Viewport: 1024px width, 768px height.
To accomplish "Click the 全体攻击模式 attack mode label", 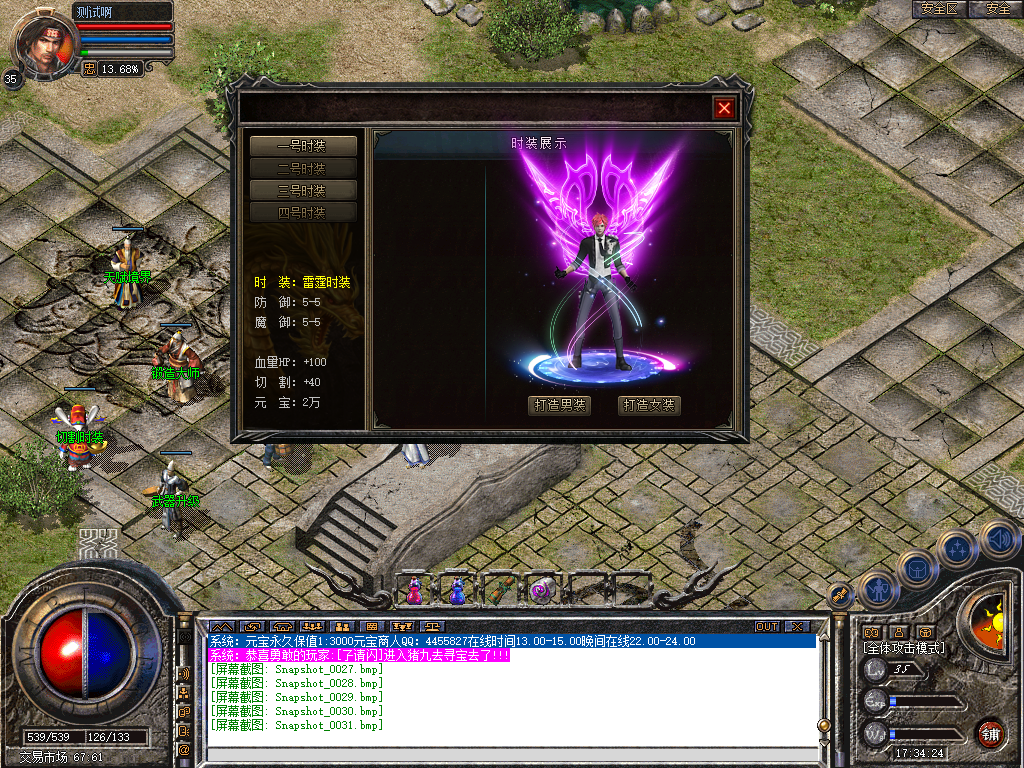I will [x=904, y=648].
